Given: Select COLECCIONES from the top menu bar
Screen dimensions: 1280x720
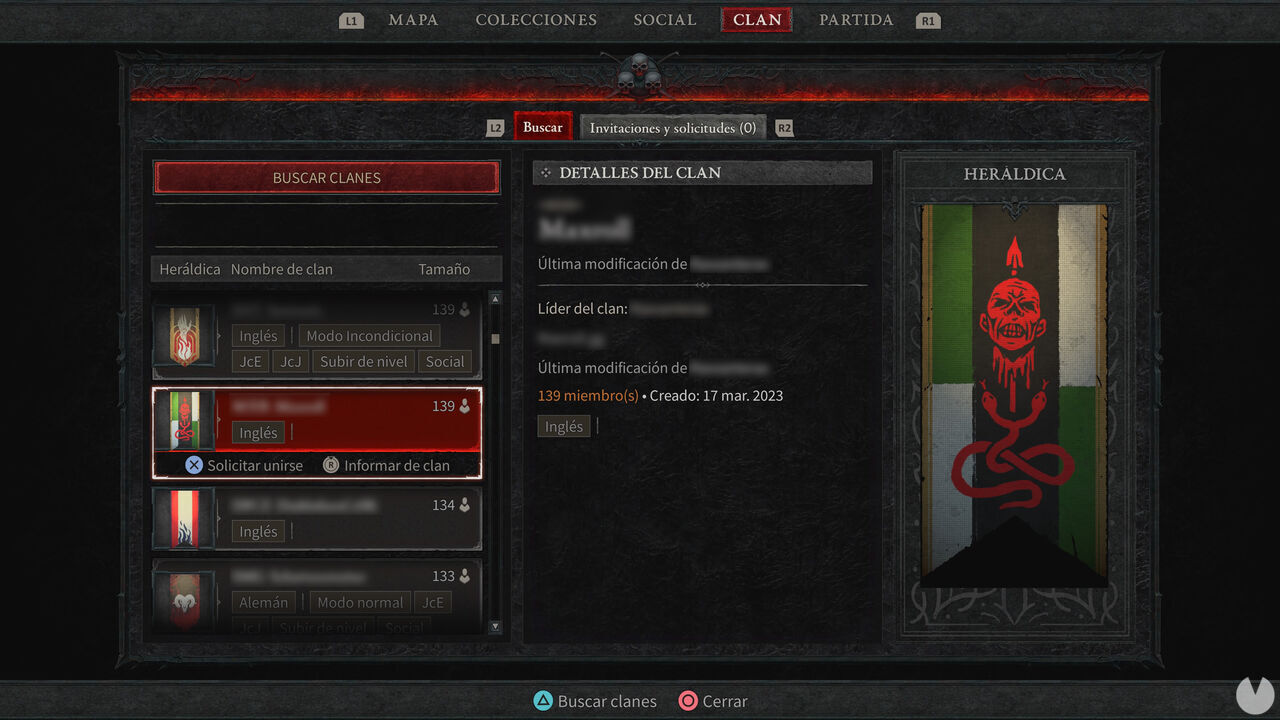Looking at the screenshot, I should point(536,19).
